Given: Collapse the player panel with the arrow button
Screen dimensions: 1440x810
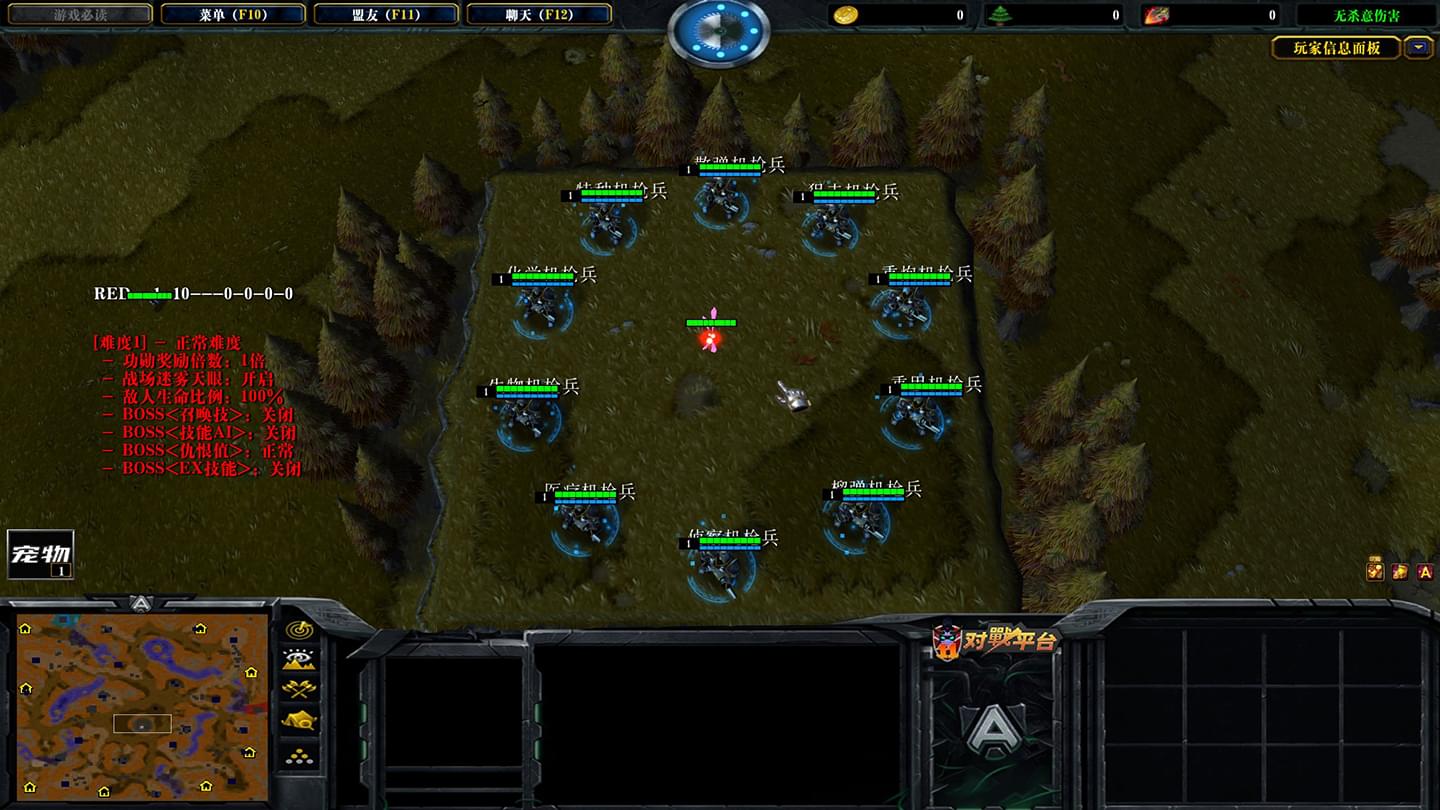Looking at the screenshot, I should pyautogui.click(x=1418, y=47).
